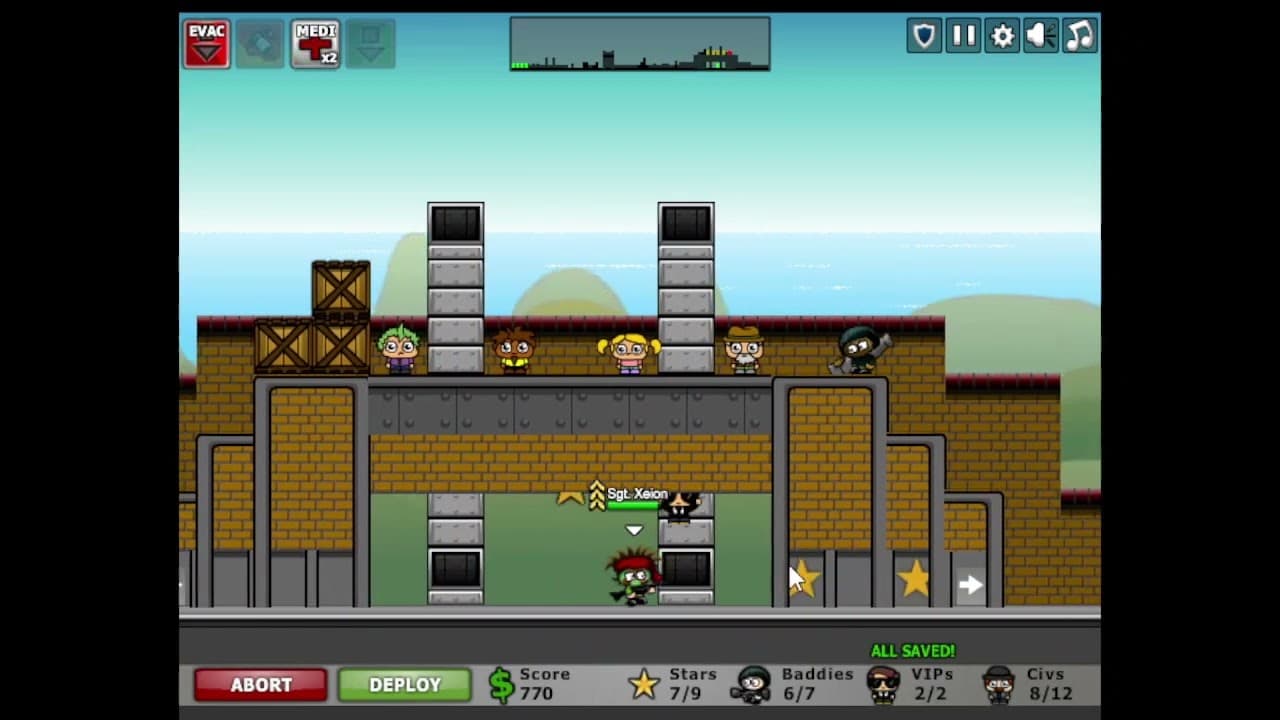This screenshot has height=720, width=1280.
Task: Click the white arrow exit sign
Action: [969, 583]
